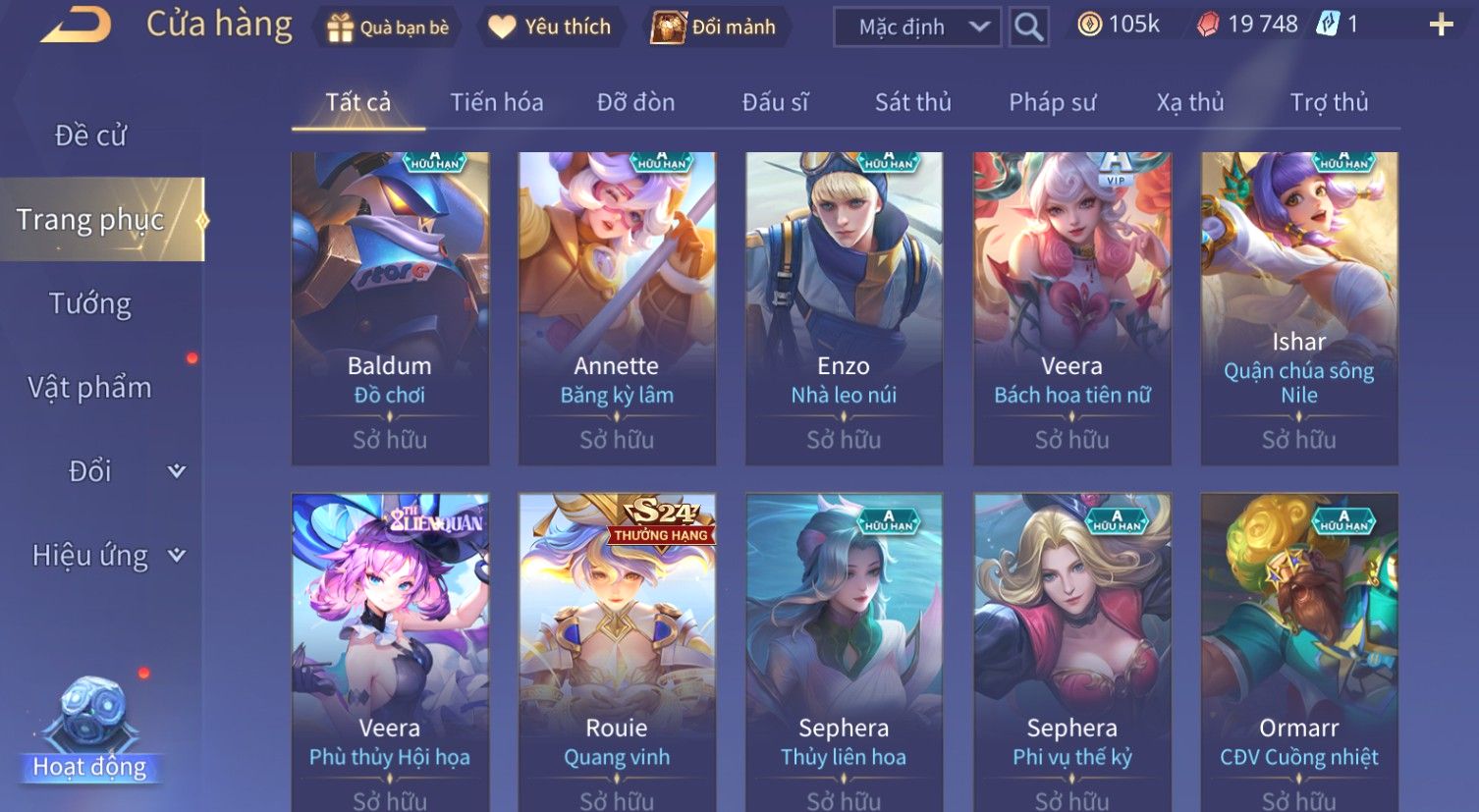Open Quà bạn bè gift menu

pos(387,27)
